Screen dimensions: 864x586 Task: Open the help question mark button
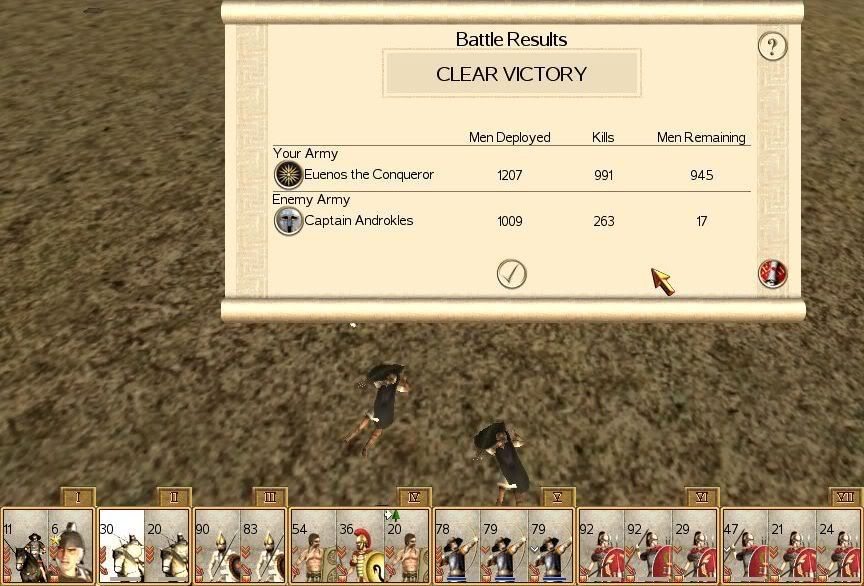click(772, 46)
